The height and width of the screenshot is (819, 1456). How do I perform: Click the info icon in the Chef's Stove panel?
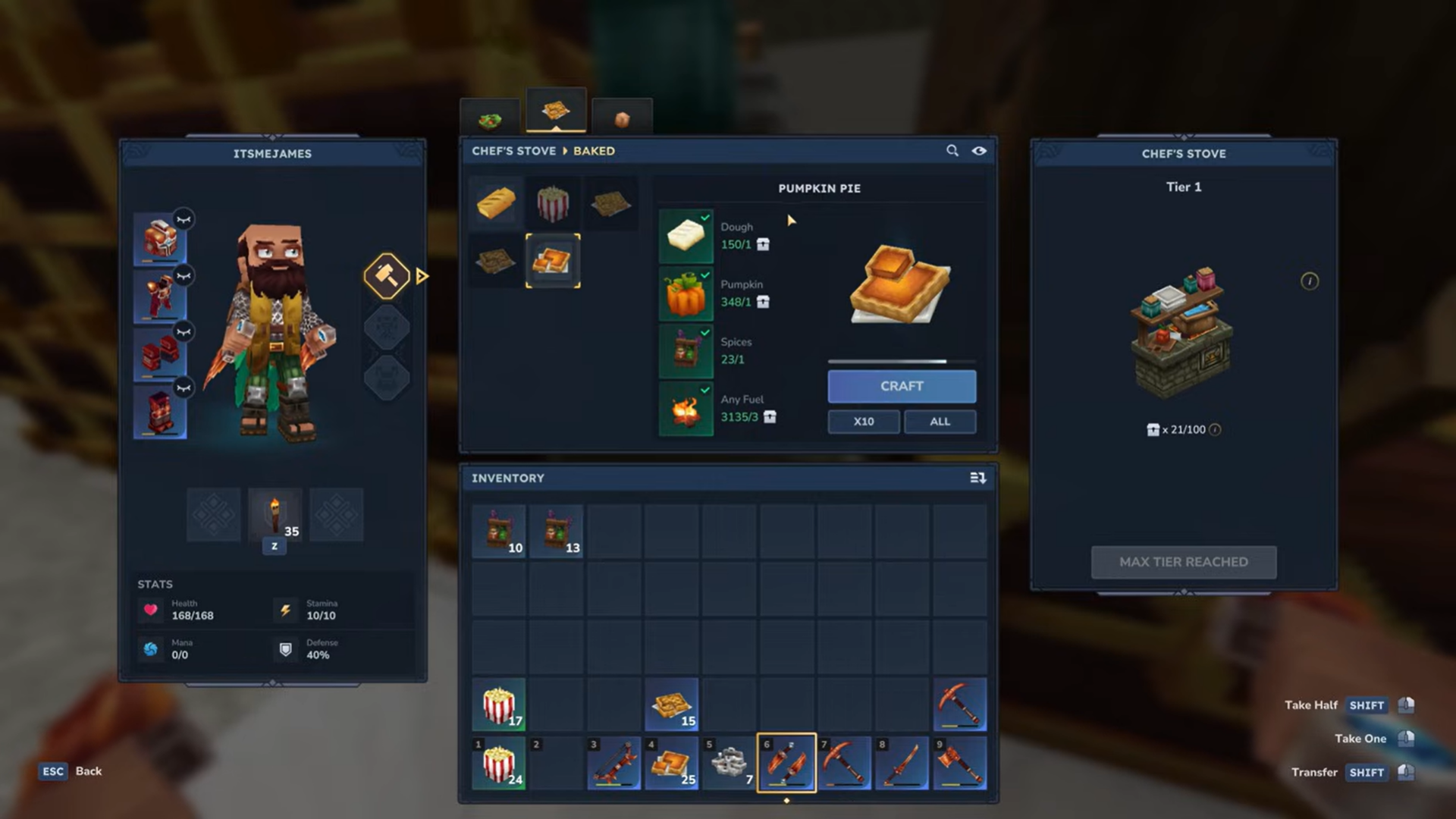[x=1310, y=281]
